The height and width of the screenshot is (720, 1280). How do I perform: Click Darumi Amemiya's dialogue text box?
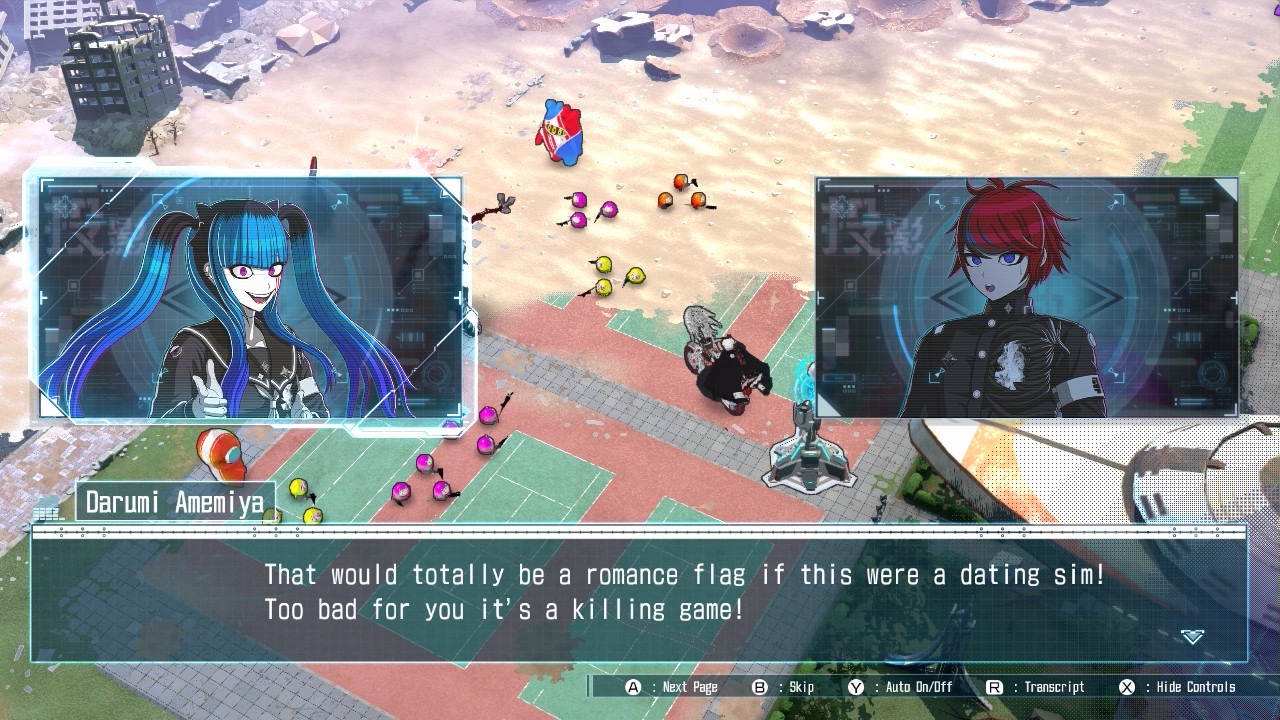click(638, 595)
